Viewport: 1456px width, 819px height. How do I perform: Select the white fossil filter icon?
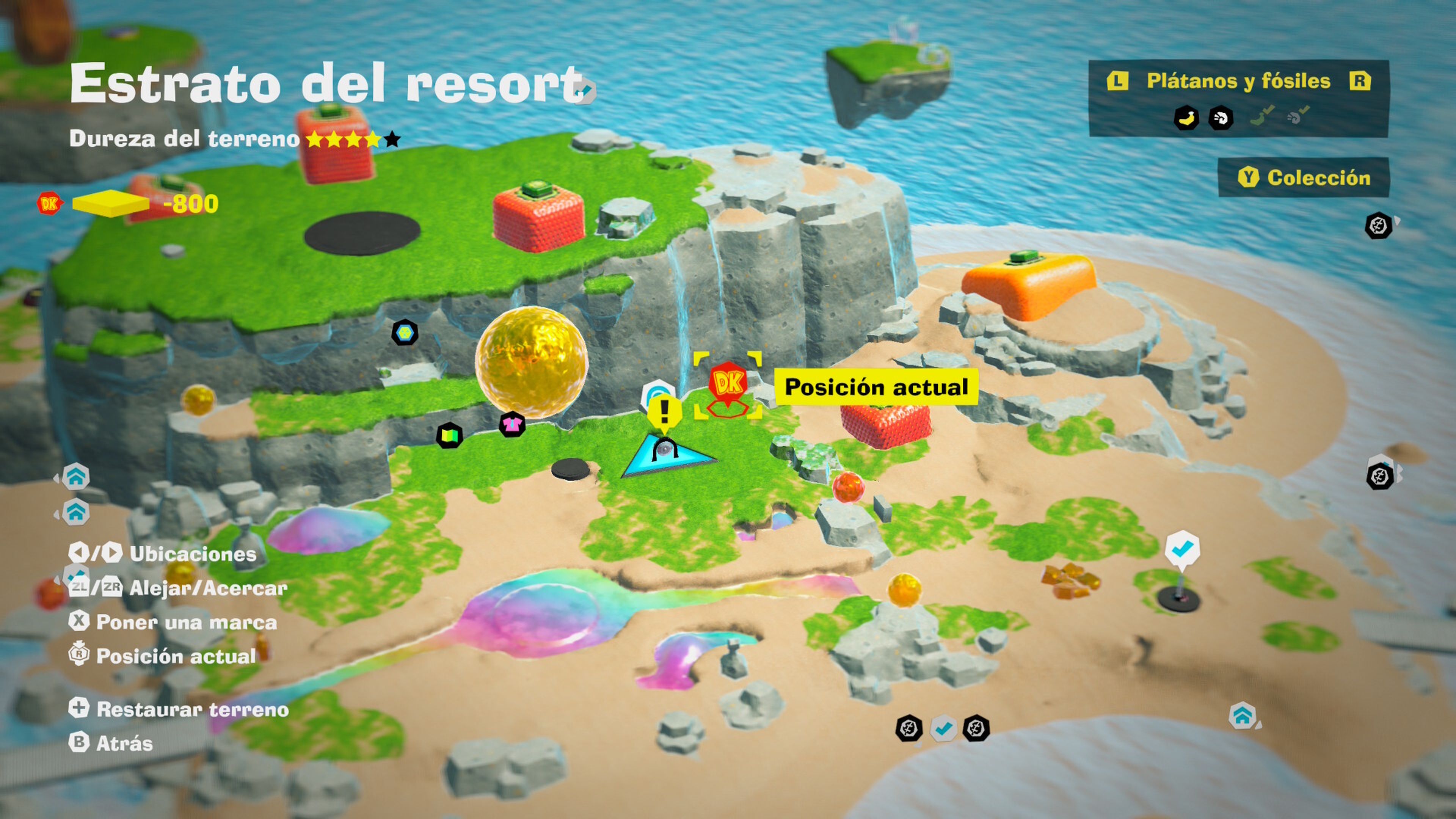[x=1220, y=118]
